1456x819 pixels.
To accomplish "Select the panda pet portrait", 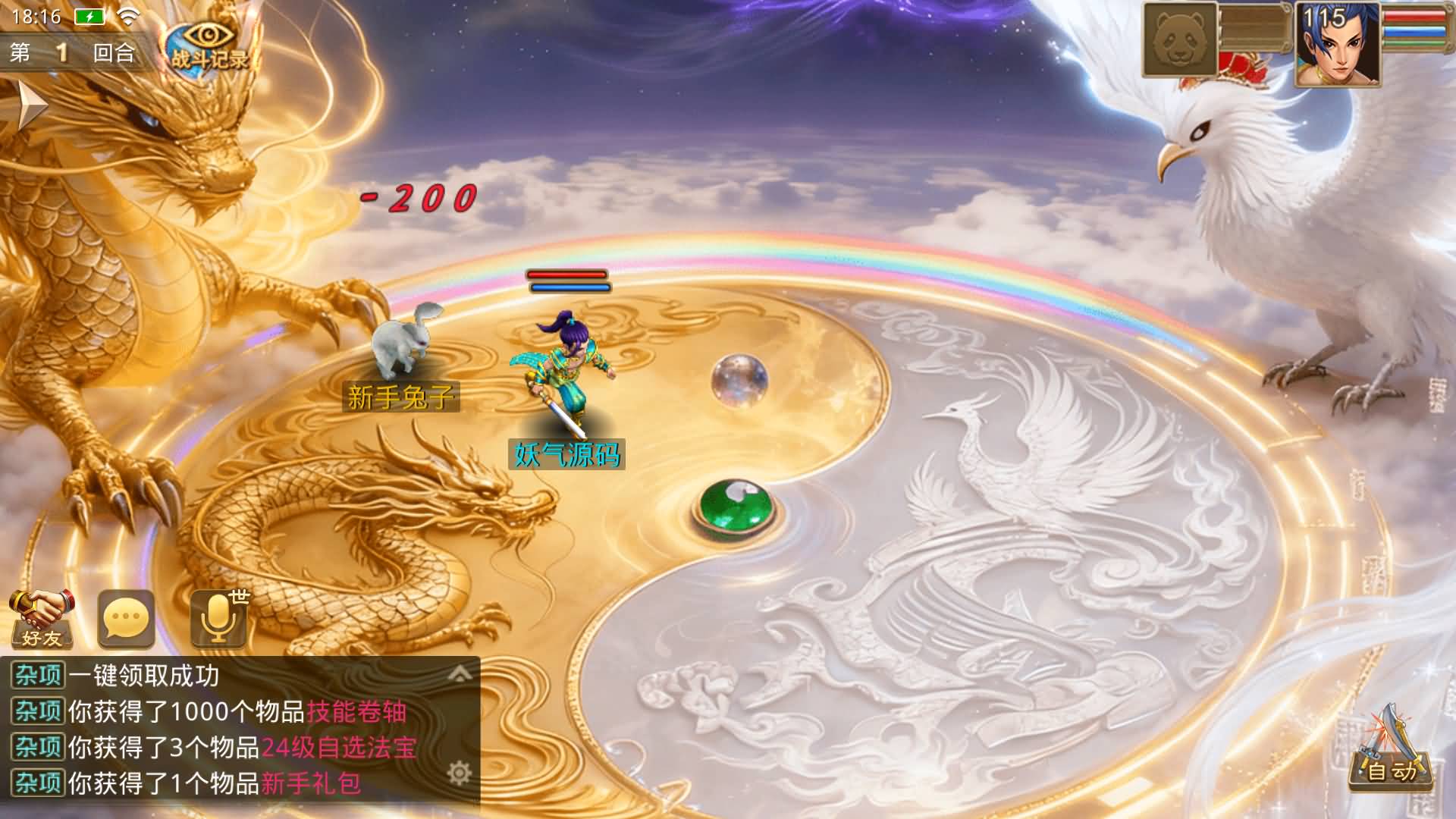I will tap(1179, 39).
